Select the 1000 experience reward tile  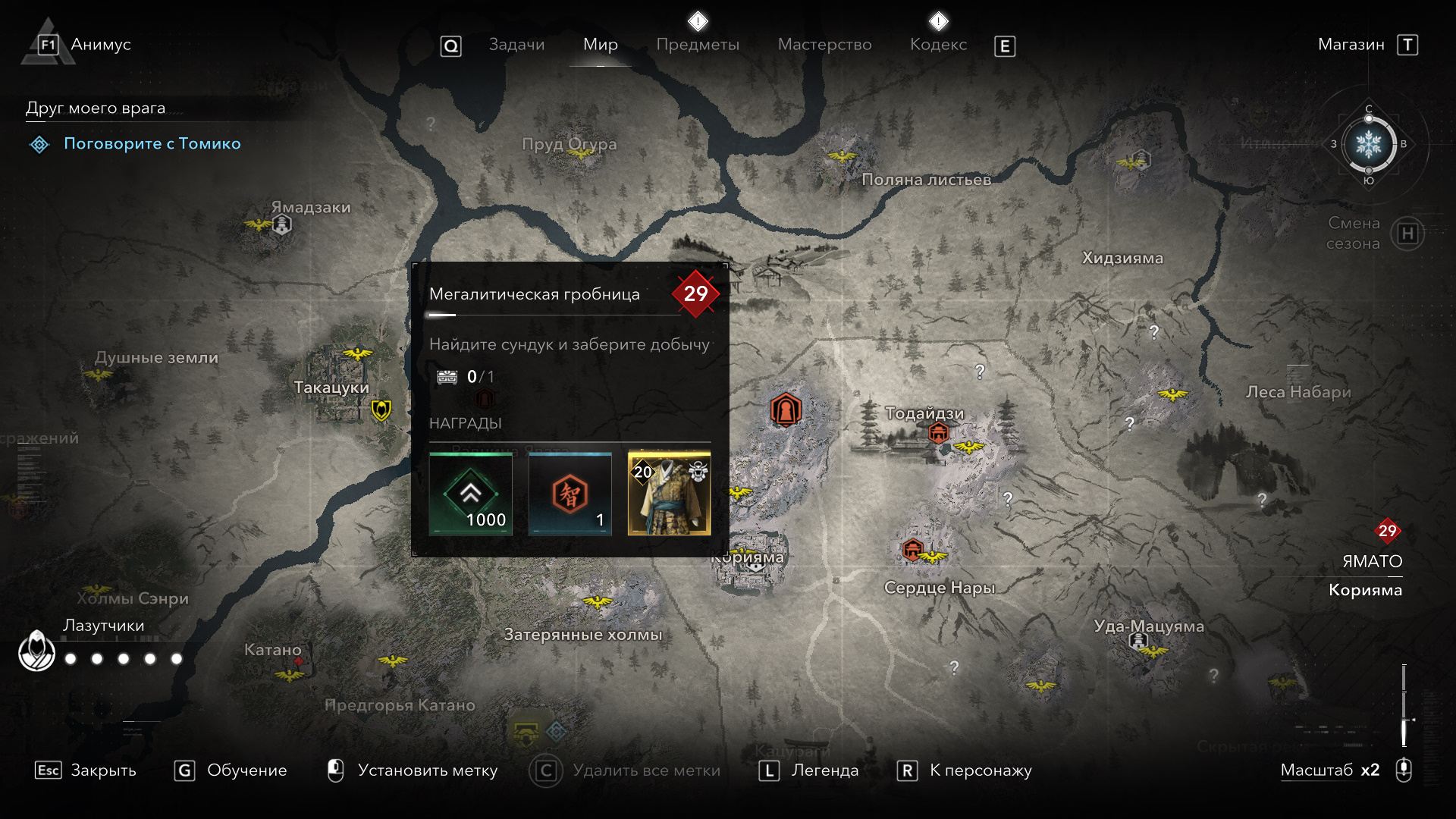pos(471,494)
